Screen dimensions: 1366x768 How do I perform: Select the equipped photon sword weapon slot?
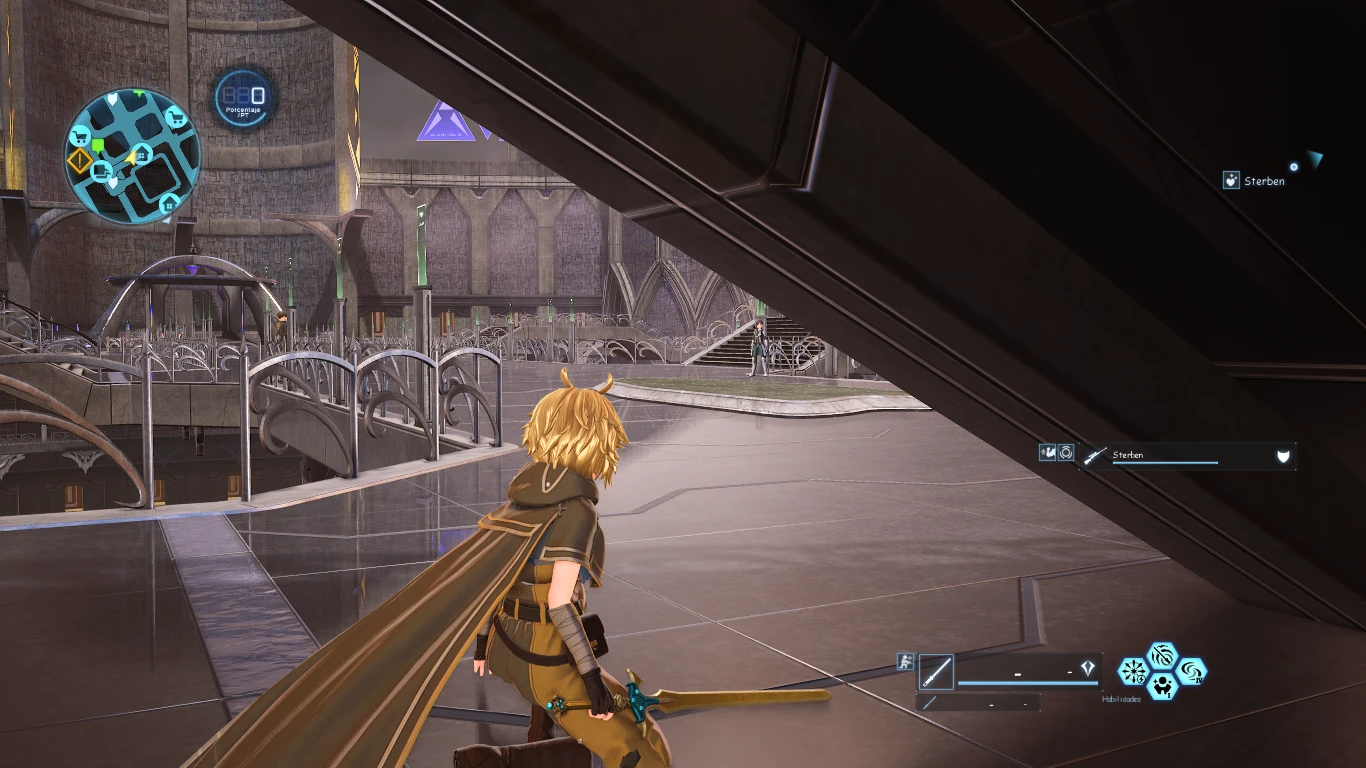936,672
